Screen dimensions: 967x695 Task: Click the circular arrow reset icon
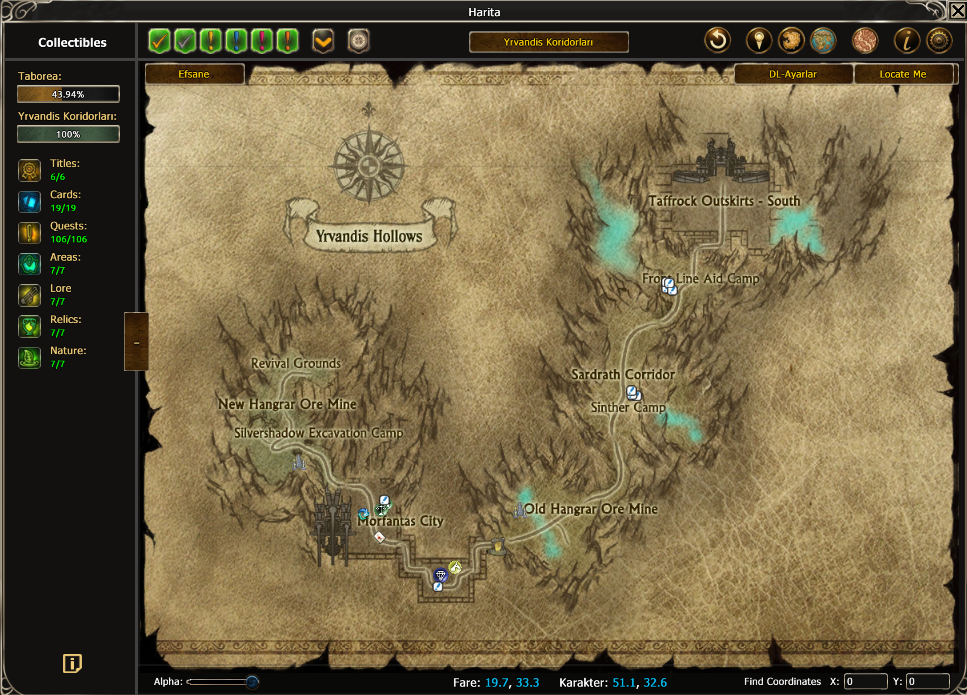point(717,41)
